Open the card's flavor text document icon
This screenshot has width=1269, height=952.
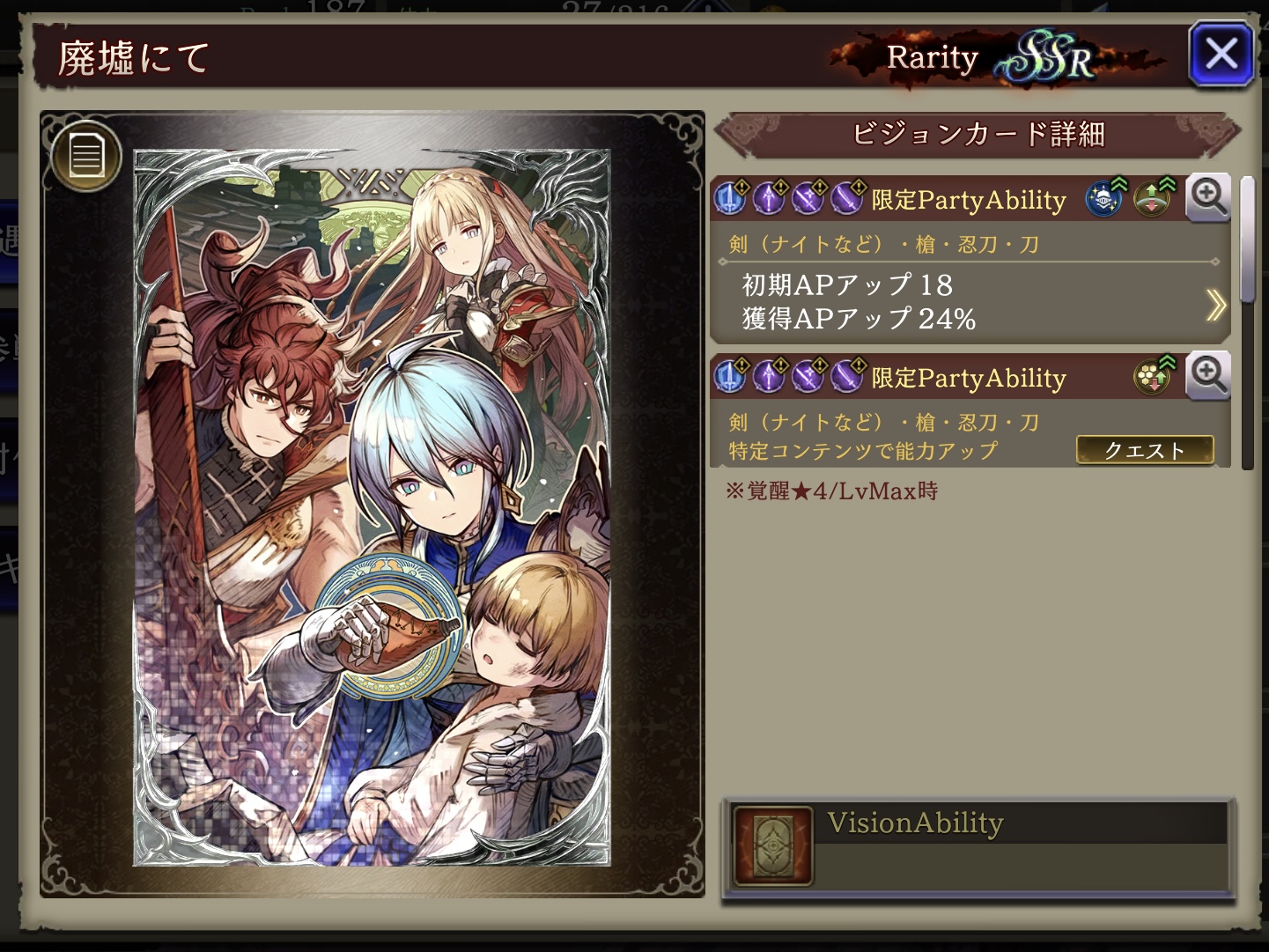point(86,156)
